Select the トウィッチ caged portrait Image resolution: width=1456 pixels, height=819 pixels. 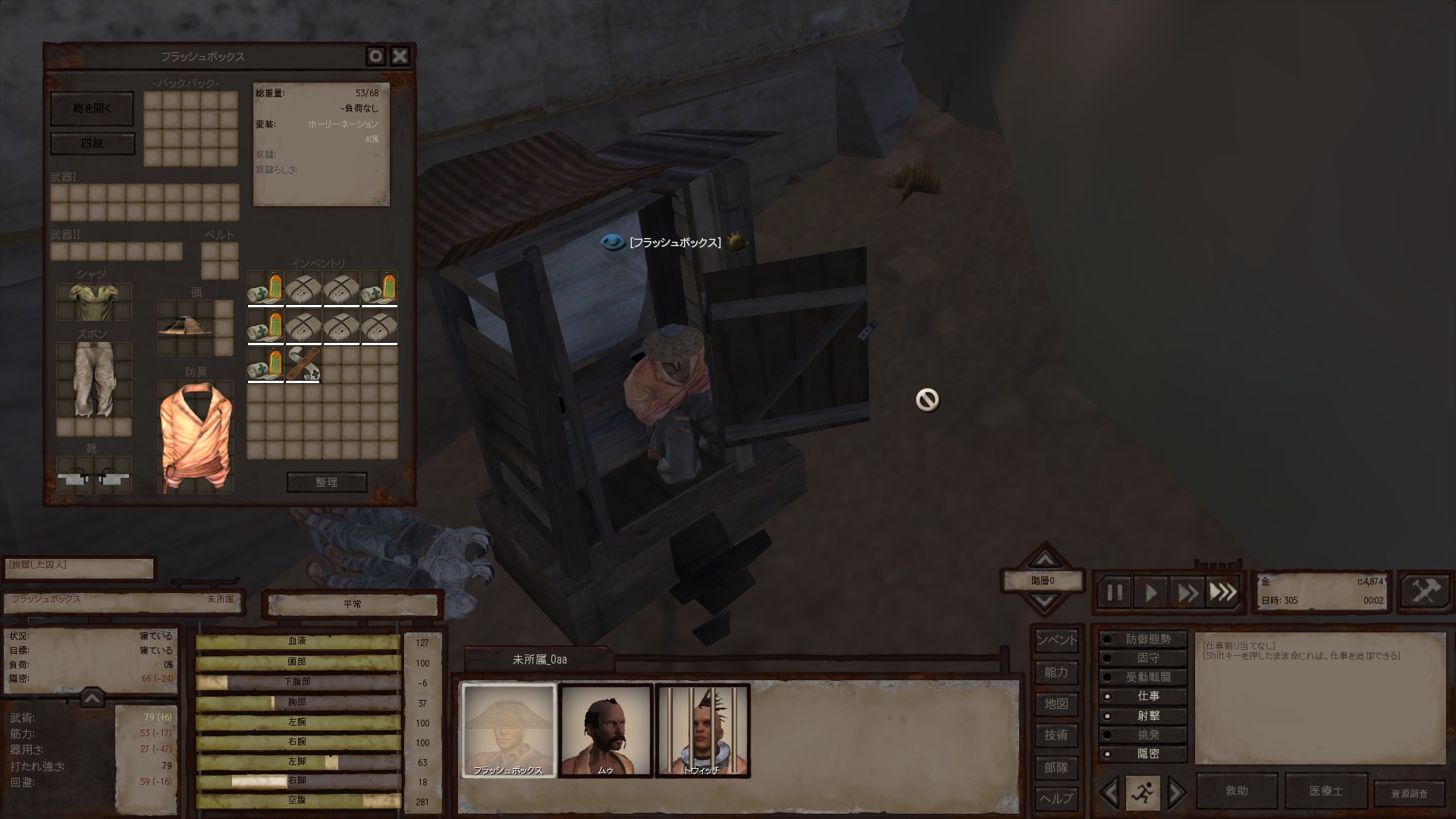click(x=702, y=730)
